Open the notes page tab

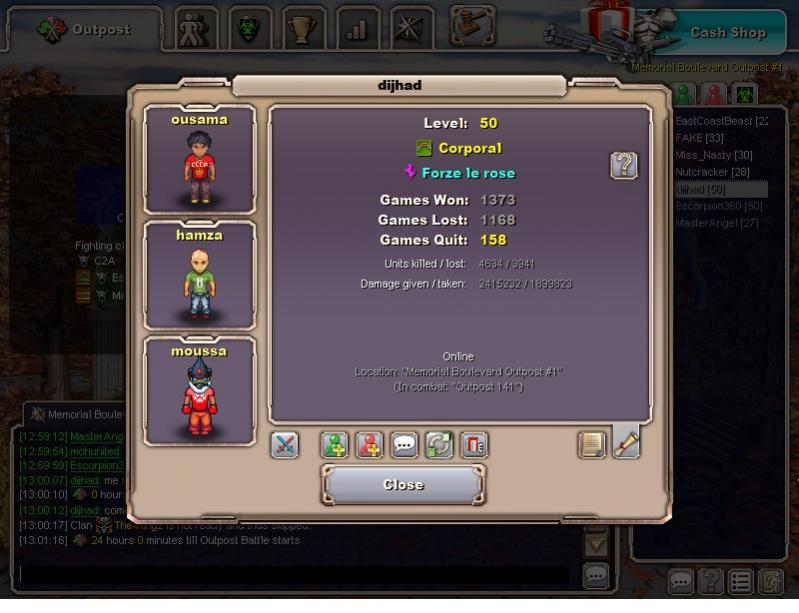coord(592,444)
